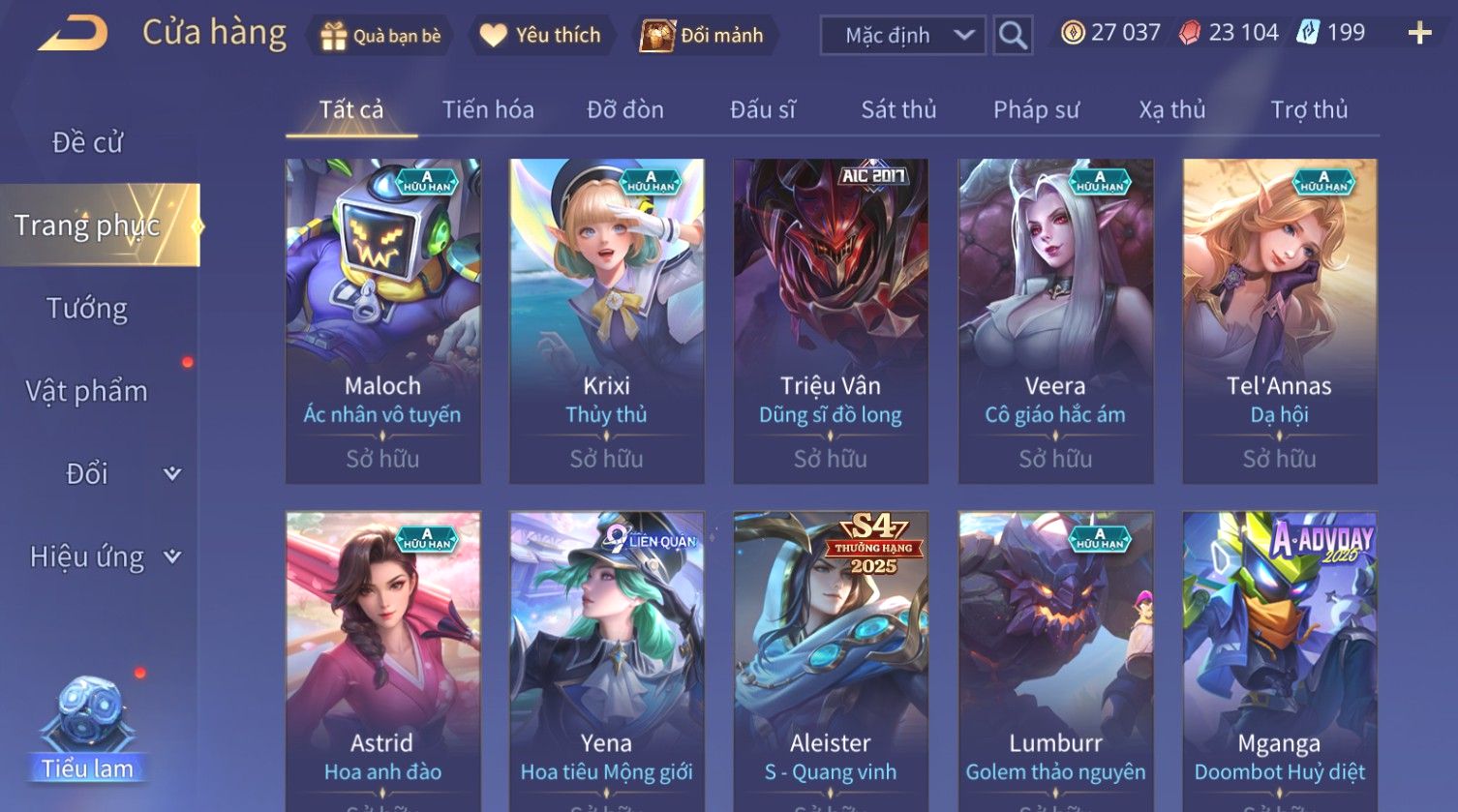This screenshot has width=1458, height=812.
Task: Open the Đổi mảnh exchange
Action: pos(702,36)
